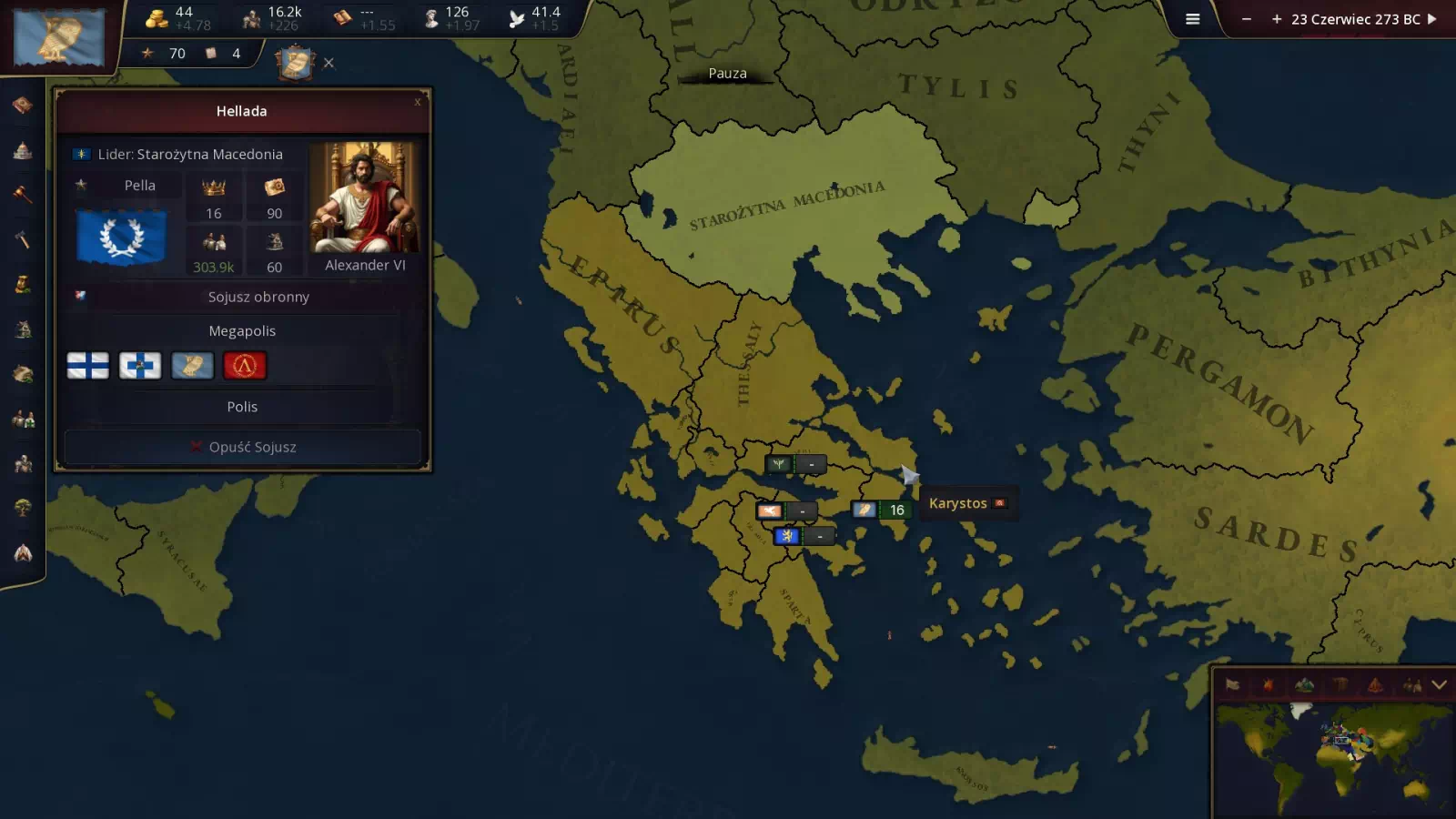The image size is (1456, 819).
Task: Collapse the minimap with the chevron arrow
Action: pyautogui.click(x=1439, y=684)
